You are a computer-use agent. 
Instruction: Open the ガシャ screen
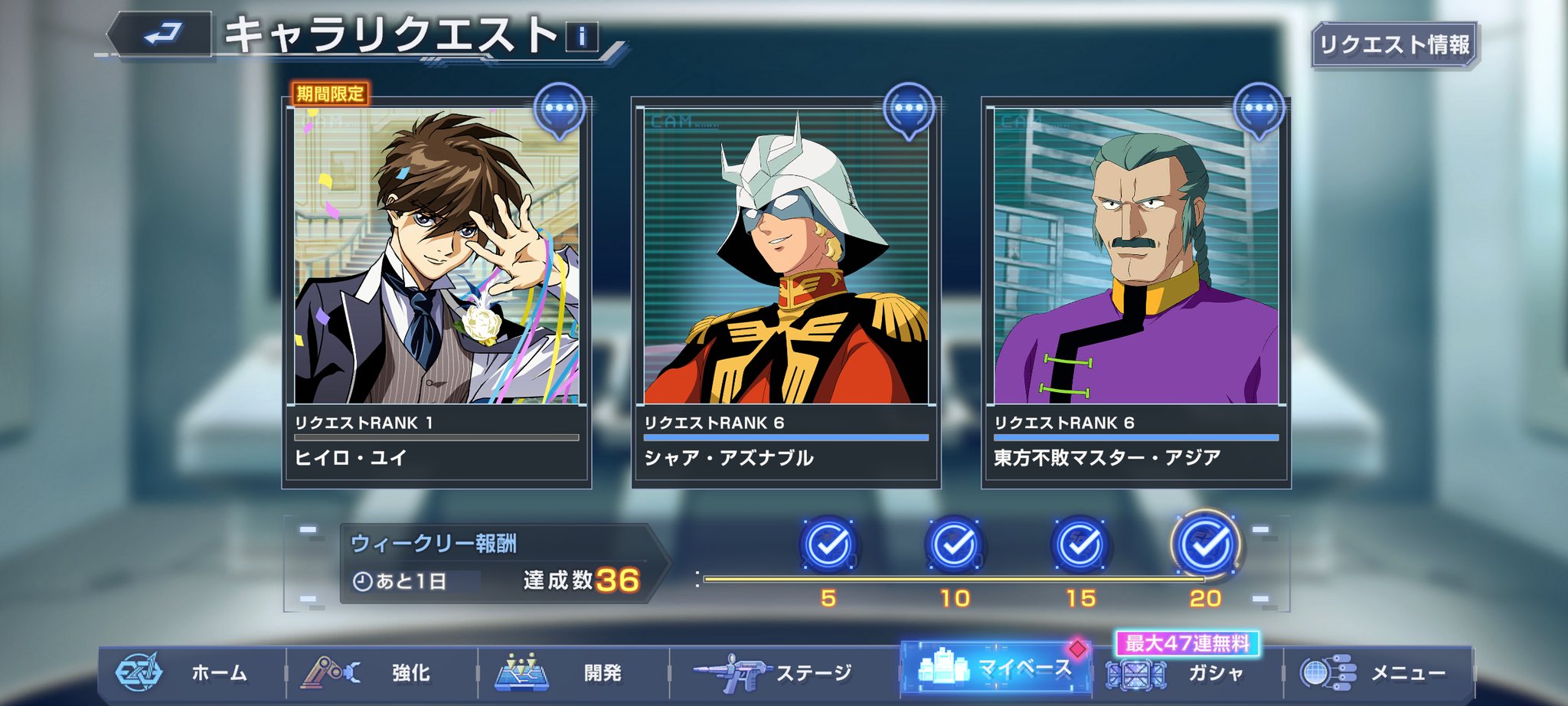[1187, 674]
